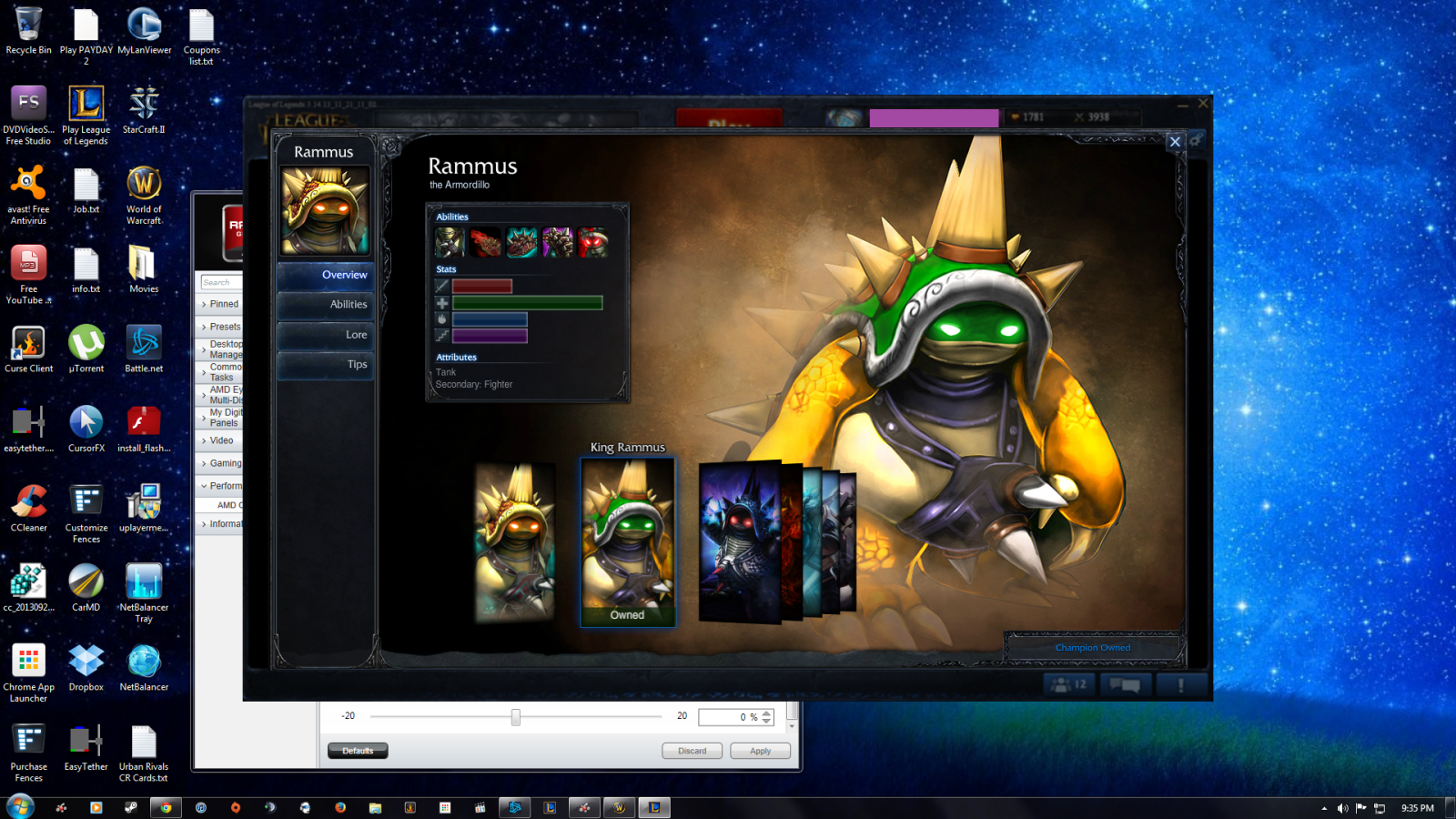This screenshot has height=819, width=1456.
Task: Click the red Powerball ability icon
Action: coord(485,242)
